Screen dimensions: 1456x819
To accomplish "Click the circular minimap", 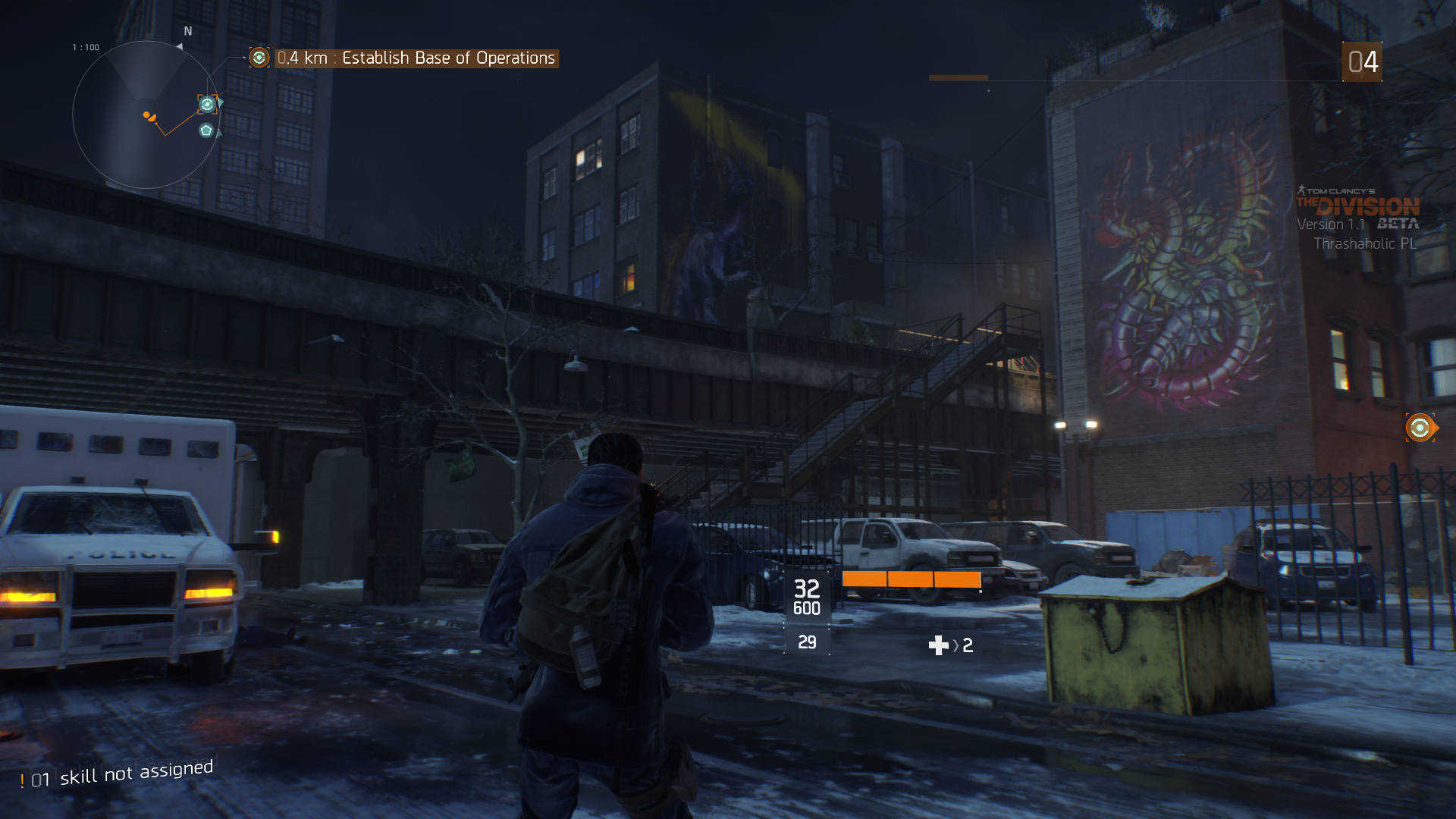I will [x=146, y=115].
